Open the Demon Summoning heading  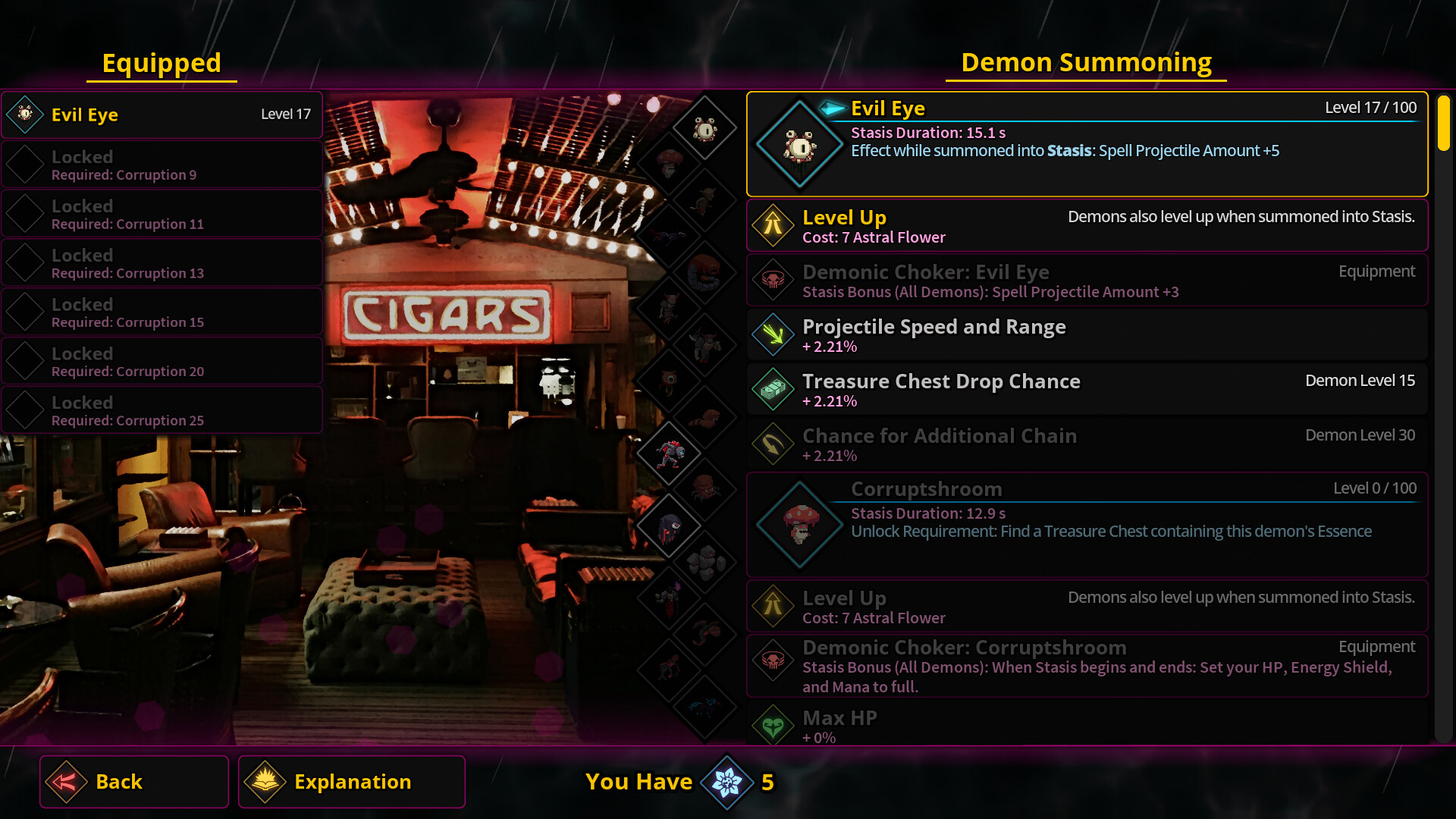1087,62
